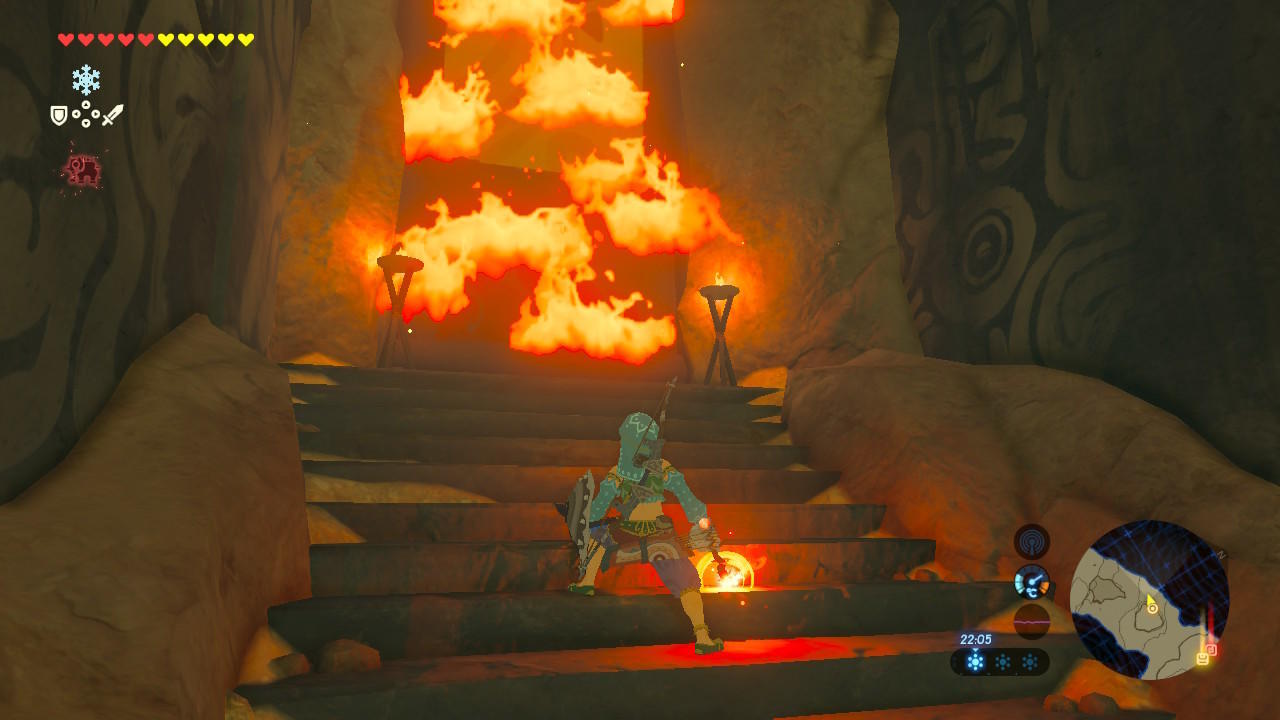Select the red stamp marker on minimap

coord(1212,649)
